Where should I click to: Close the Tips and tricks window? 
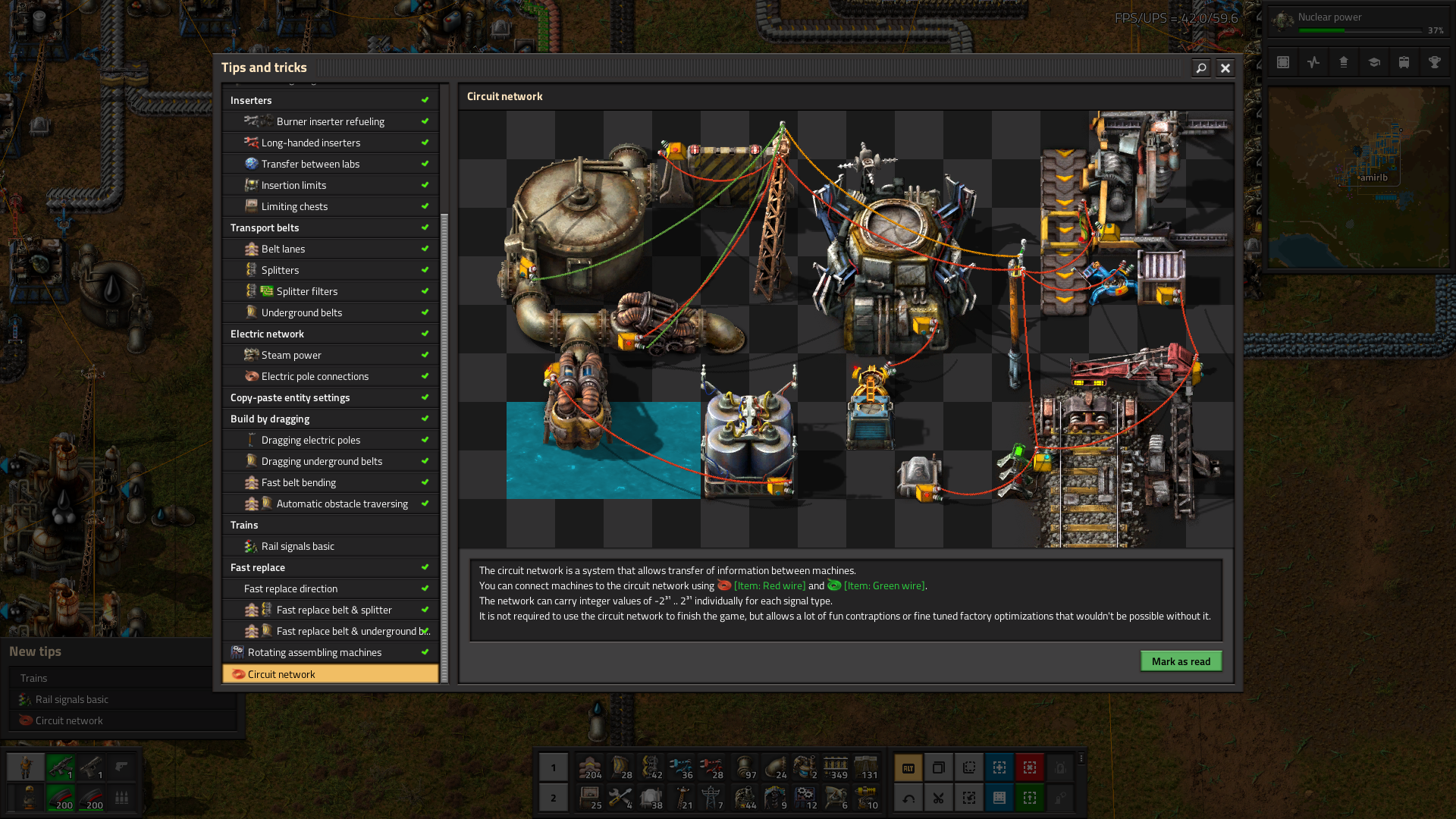[1225, 68]
